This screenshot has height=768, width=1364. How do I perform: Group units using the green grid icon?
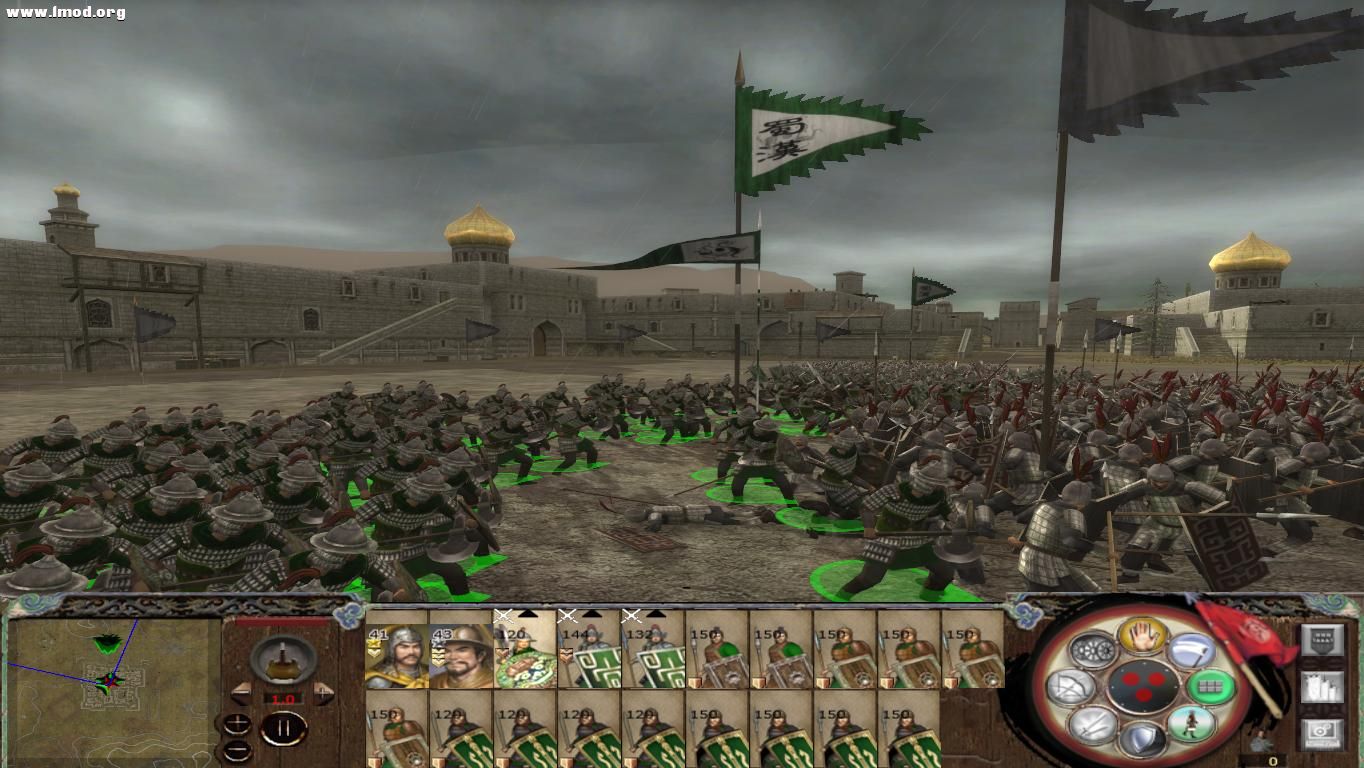point(1212,687)
